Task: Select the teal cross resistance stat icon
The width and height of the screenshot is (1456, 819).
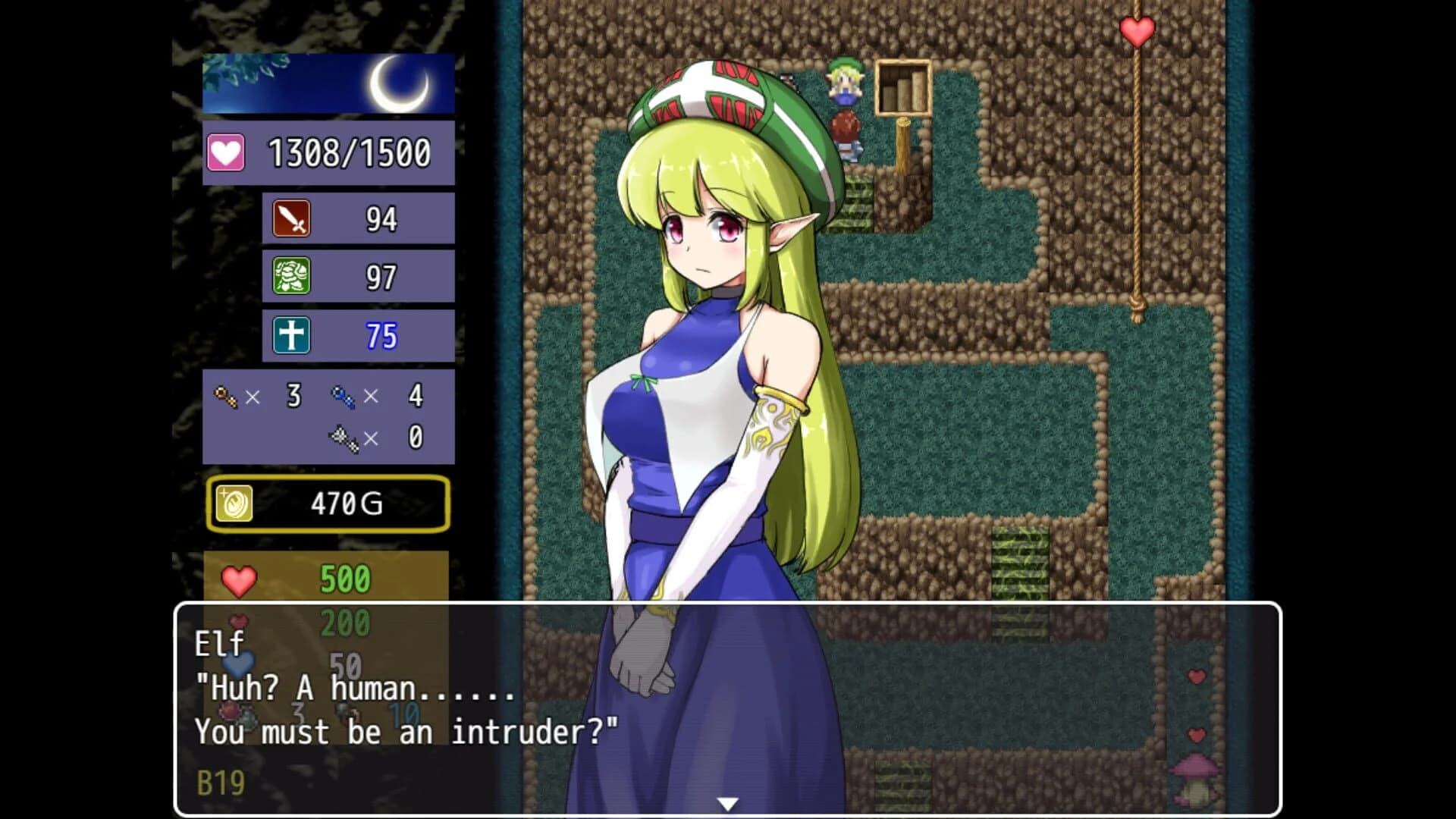Action: [290, 334]
